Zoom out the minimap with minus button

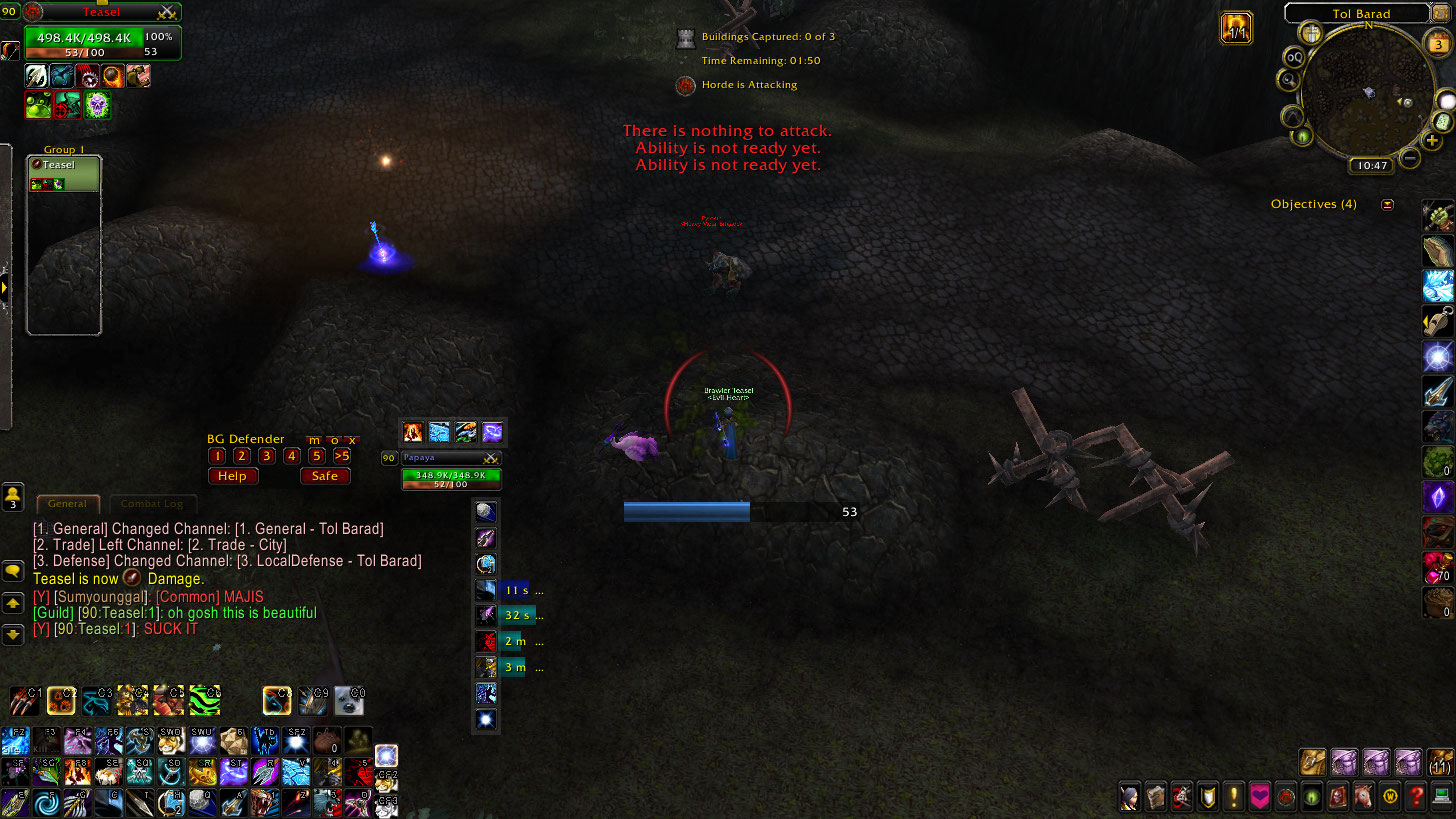tap(1409, 157)
